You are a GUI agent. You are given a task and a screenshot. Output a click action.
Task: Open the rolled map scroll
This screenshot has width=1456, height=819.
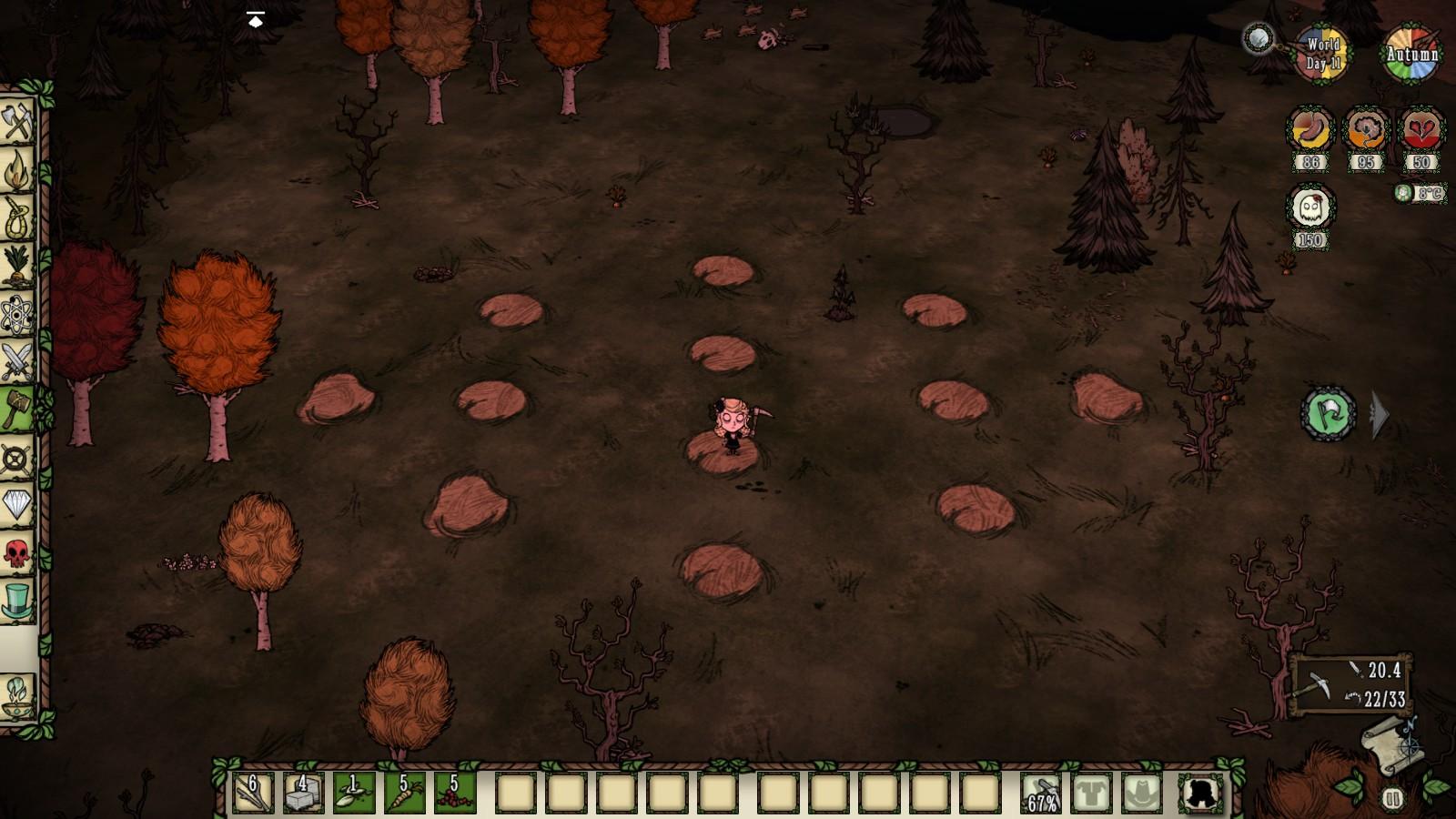[x=1390, y=744]
